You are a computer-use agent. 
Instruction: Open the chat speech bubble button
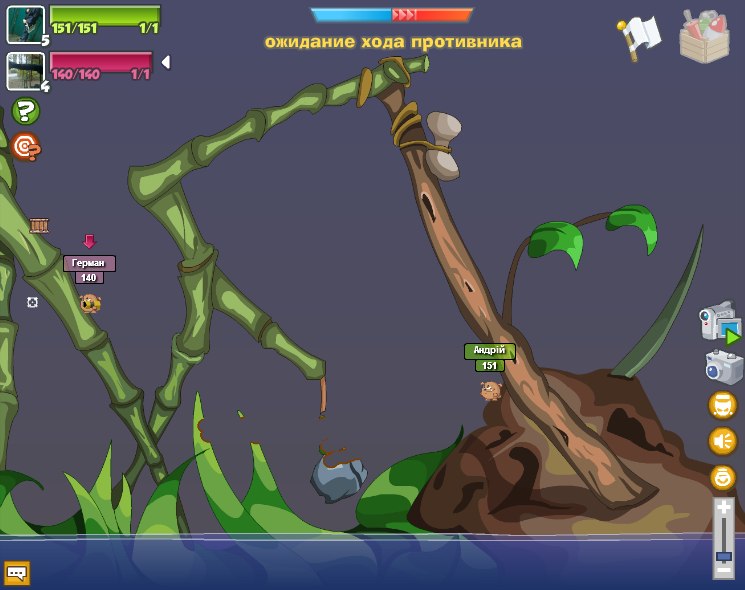coord(16,573)
